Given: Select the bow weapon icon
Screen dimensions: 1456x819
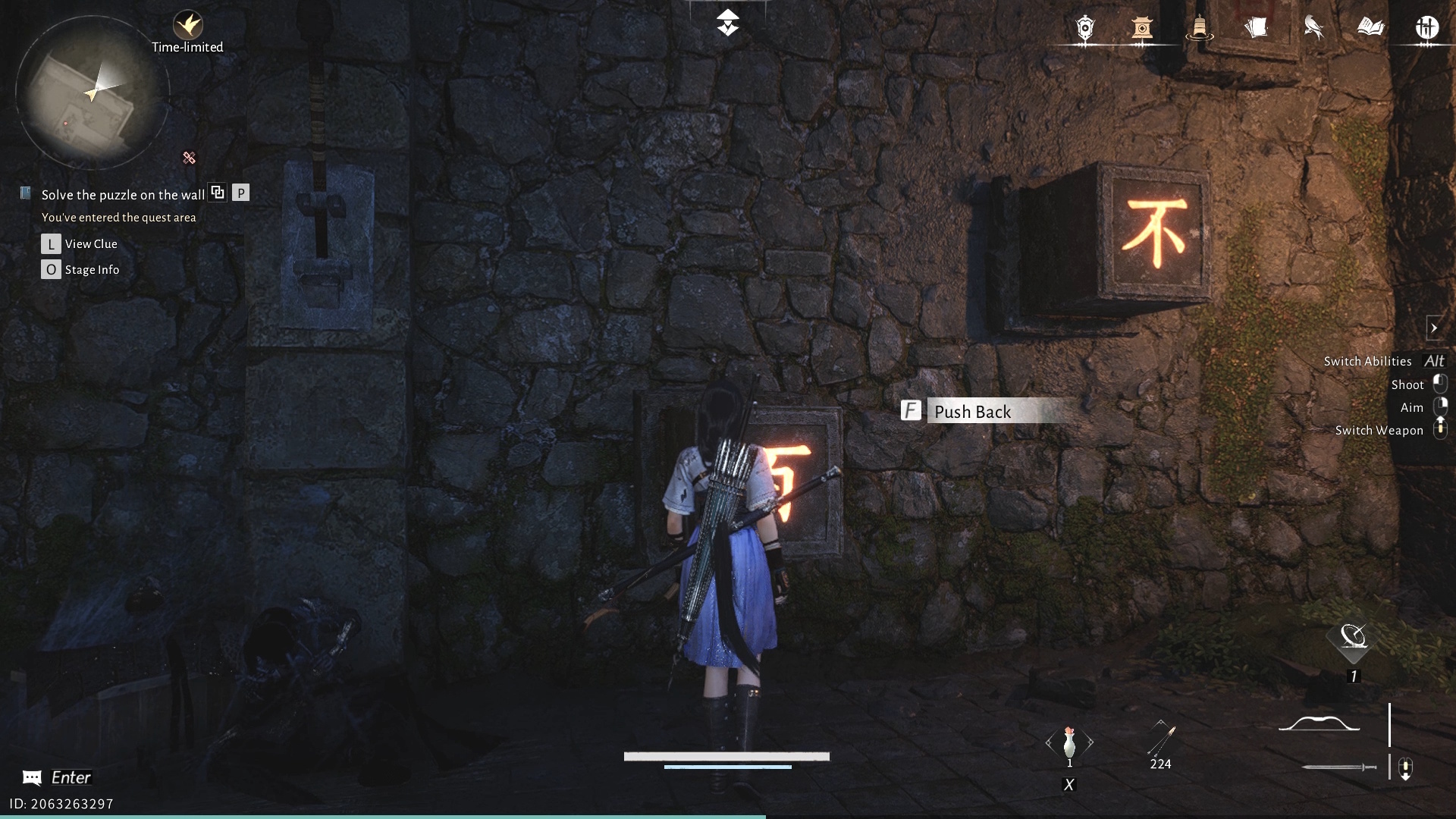Looking at the screenshot, I should pos(1319,725).
